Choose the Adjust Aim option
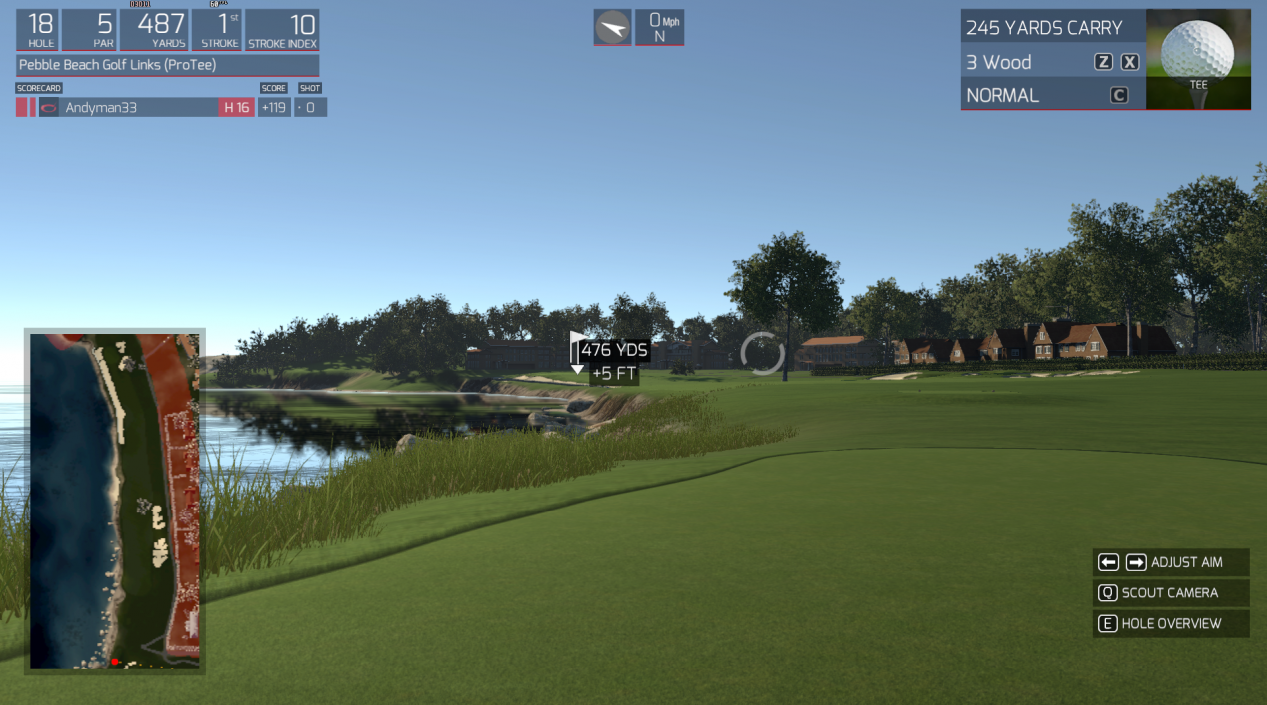 tap(1170, 562)
